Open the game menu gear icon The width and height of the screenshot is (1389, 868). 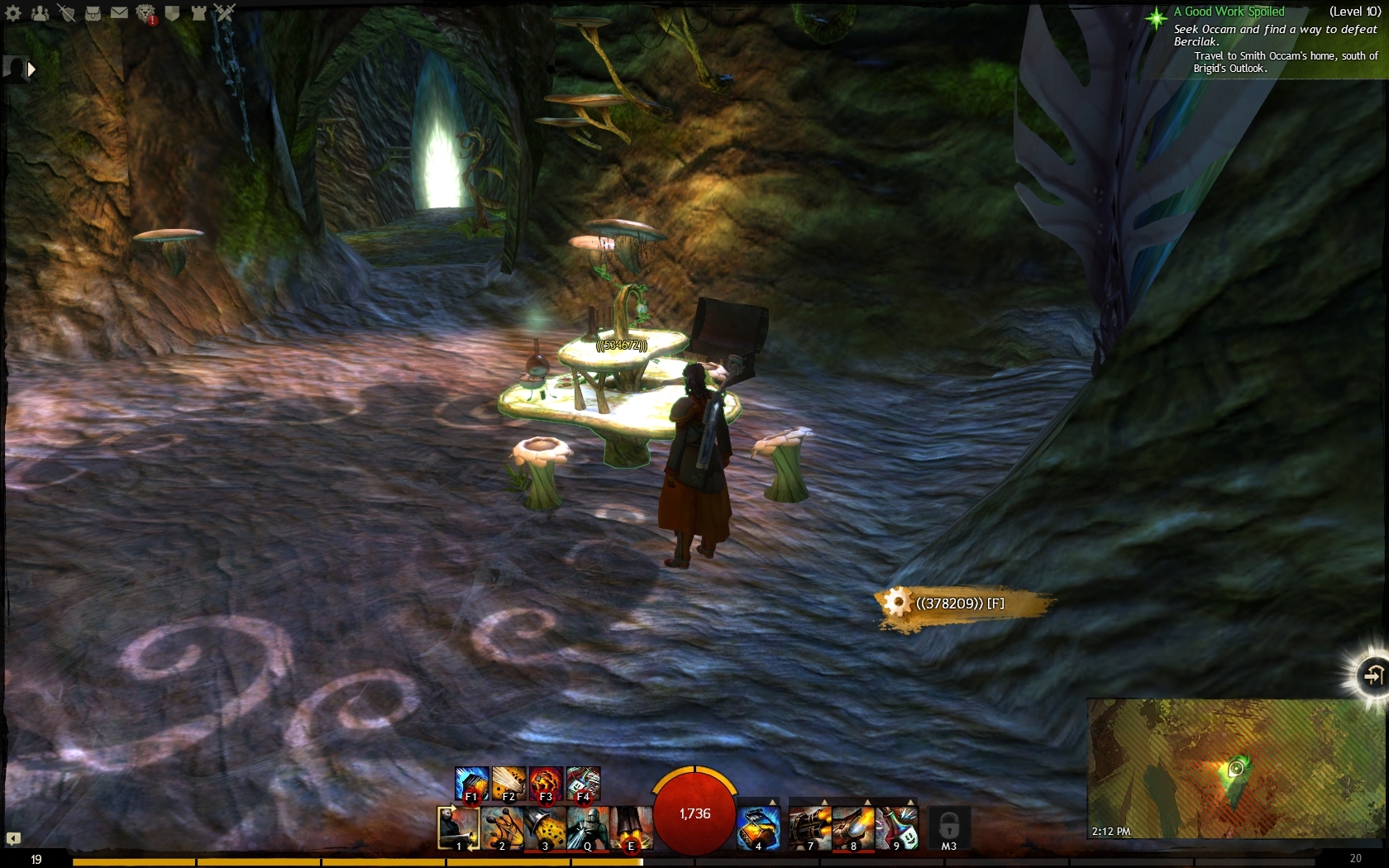(13, 12)
